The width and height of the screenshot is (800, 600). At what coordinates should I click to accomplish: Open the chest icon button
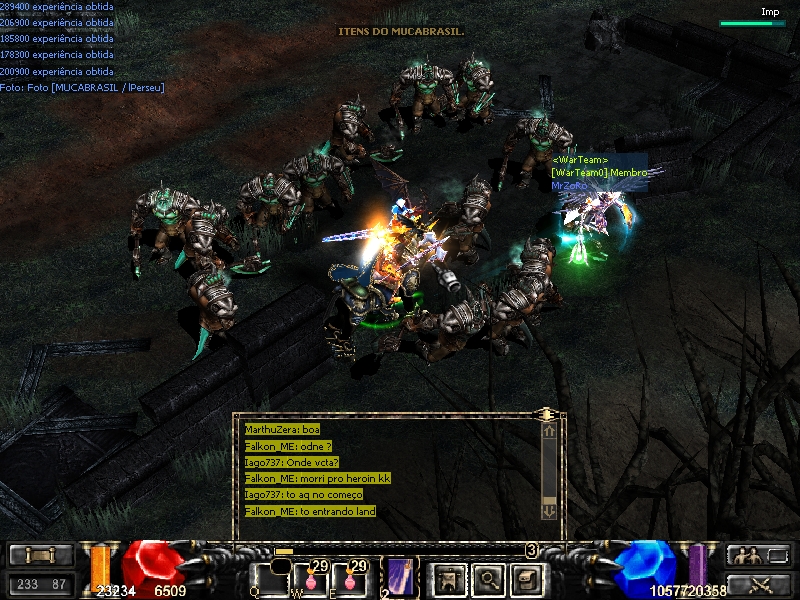[526, 579]
